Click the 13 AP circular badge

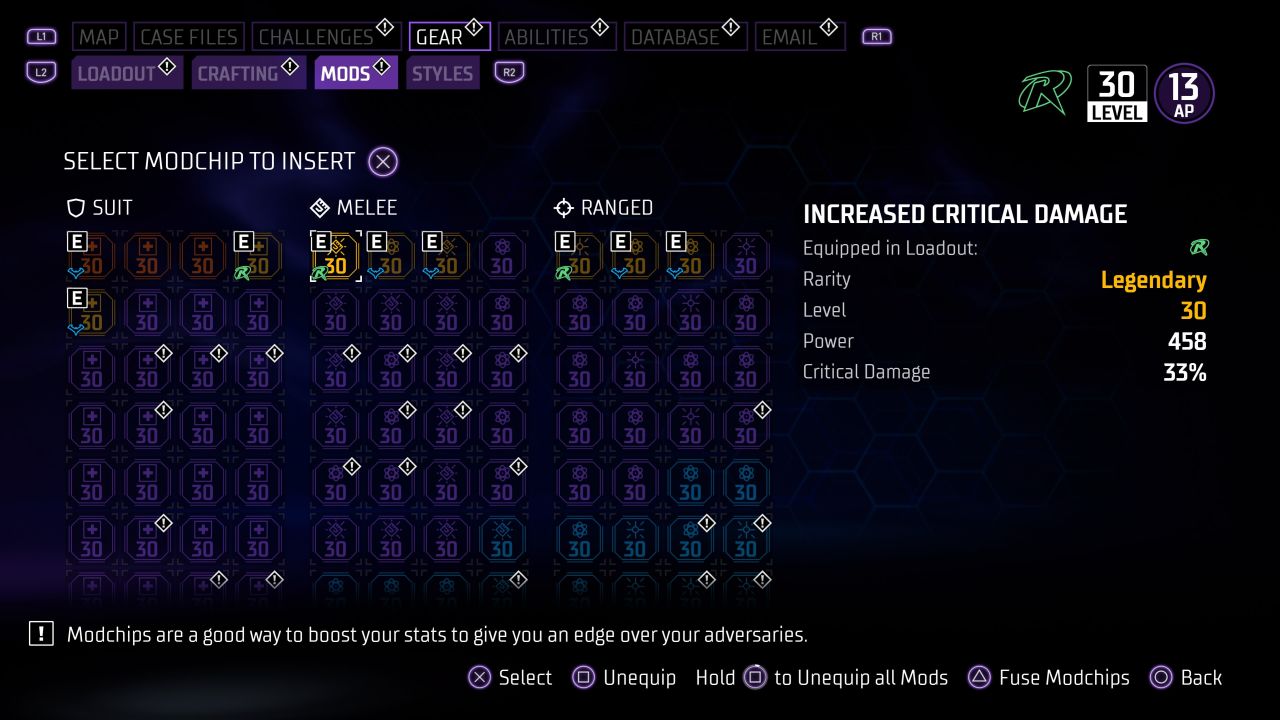click(1183, 91)
